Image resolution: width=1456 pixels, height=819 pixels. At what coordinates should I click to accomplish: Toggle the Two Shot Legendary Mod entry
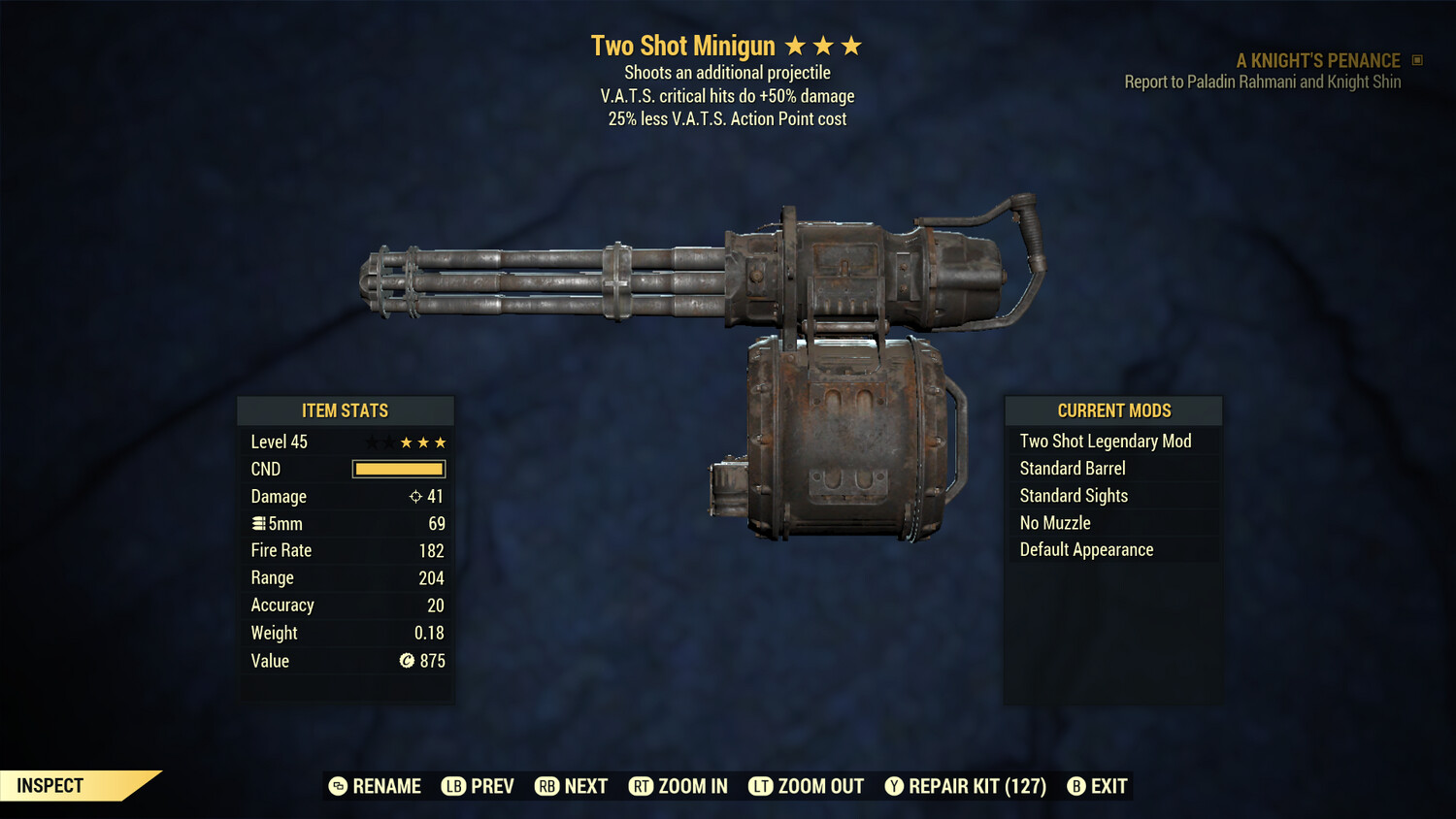pos(1106,441)
